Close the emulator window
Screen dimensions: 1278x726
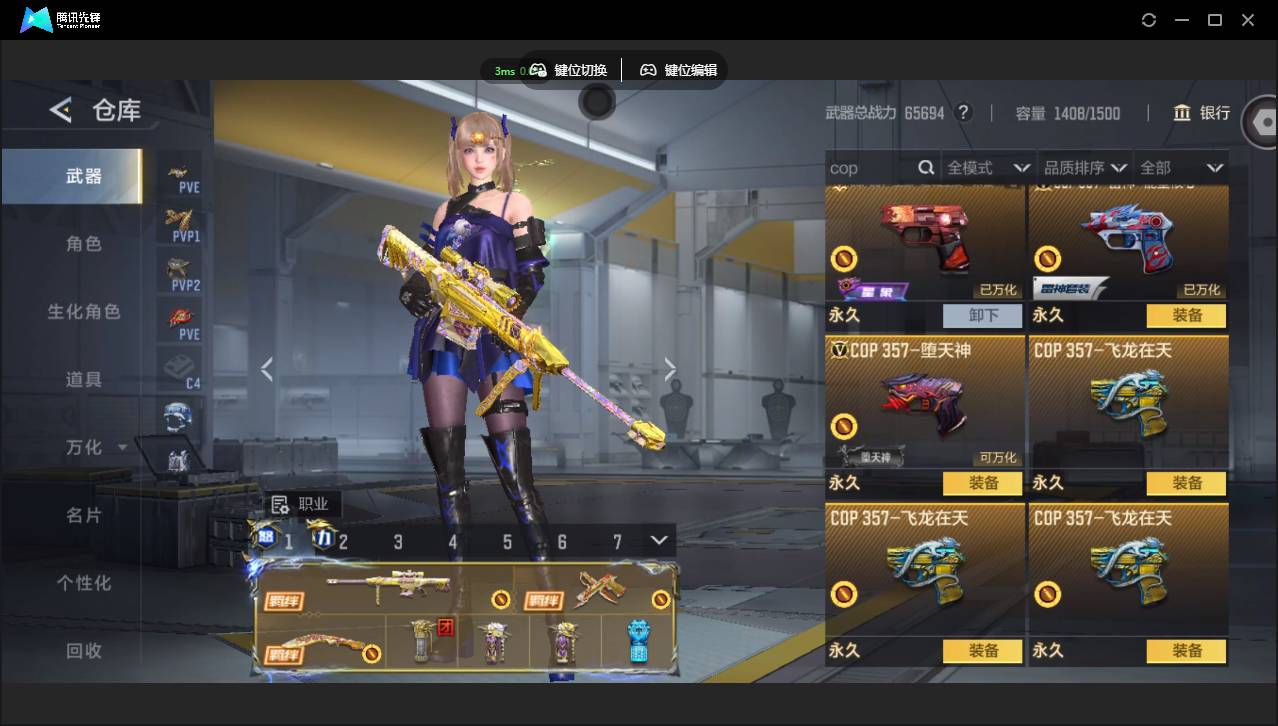1248,20
